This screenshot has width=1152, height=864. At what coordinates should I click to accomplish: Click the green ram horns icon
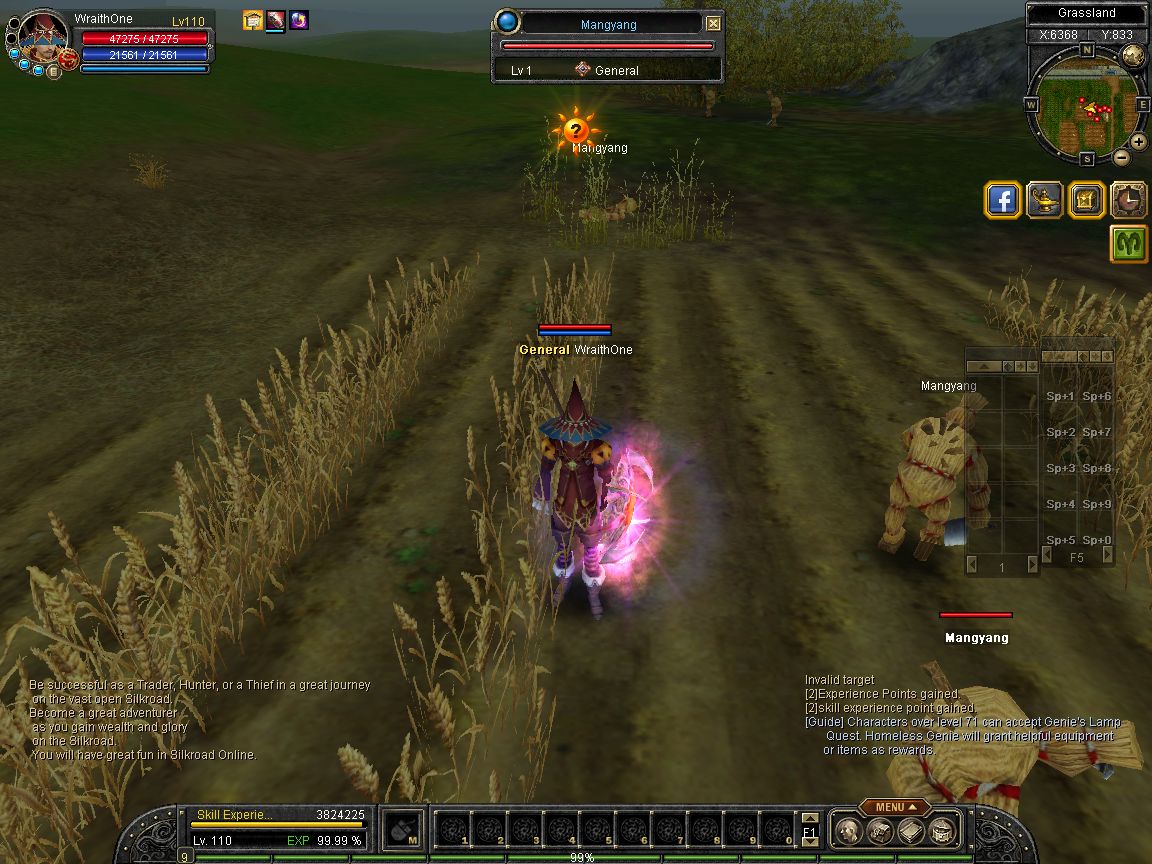1128,243
